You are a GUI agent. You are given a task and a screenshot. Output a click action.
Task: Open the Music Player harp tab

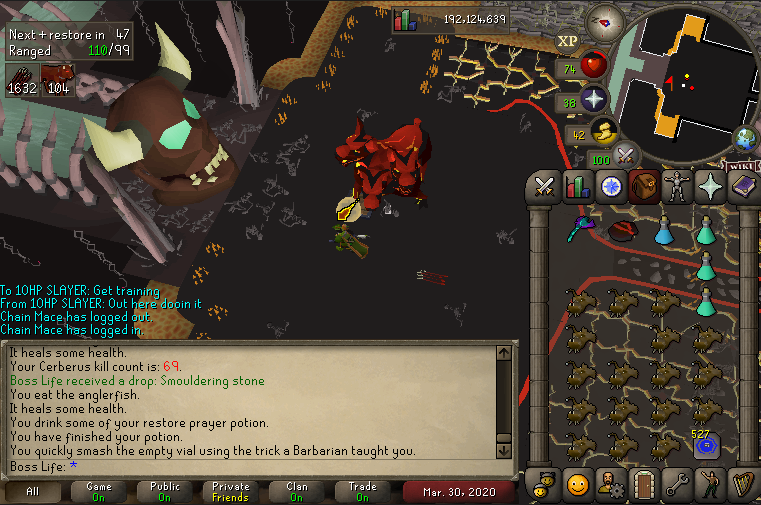coord(744,484)
